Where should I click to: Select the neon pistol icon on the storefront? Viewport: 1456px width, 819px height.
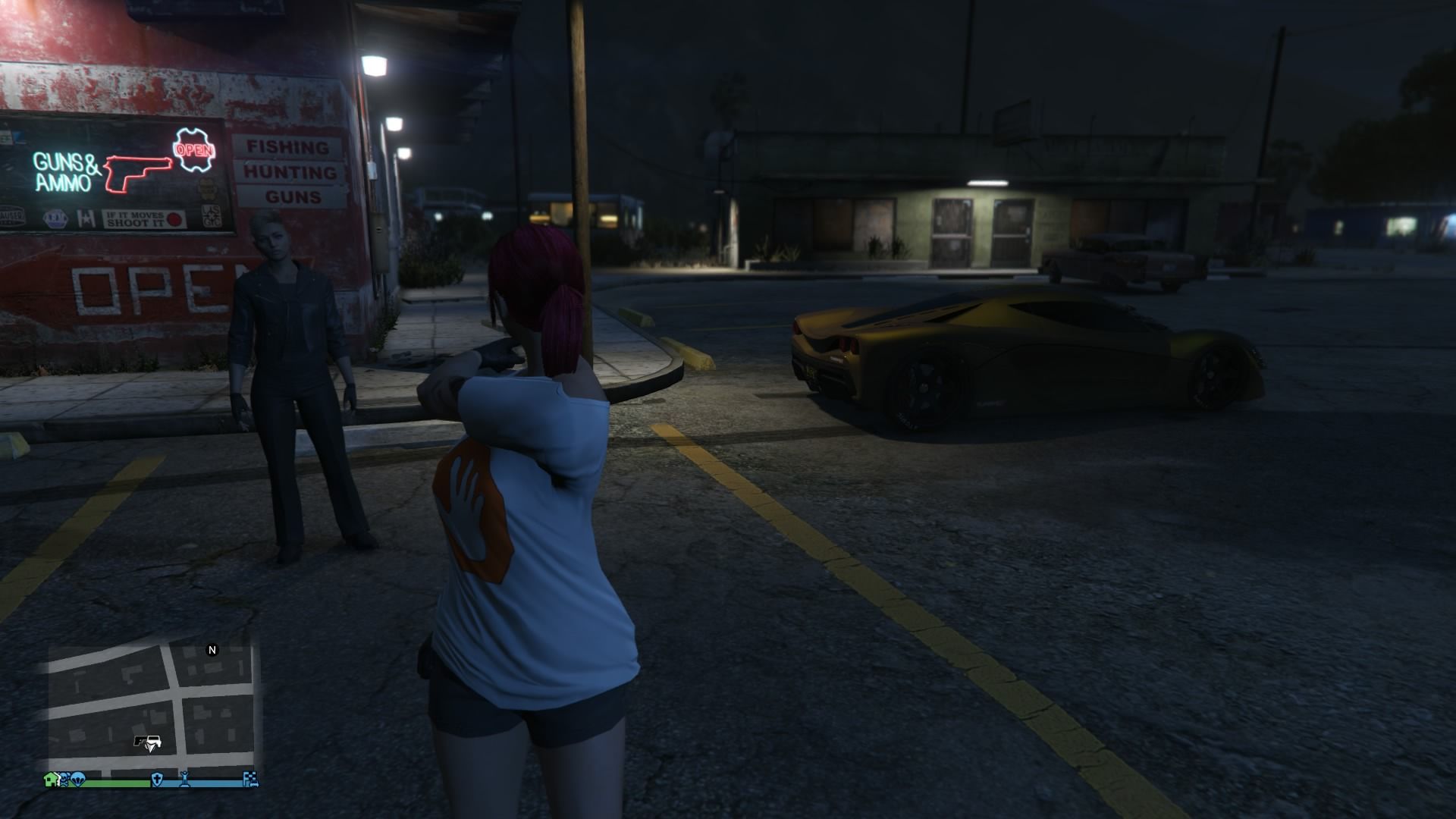[x=139, y=174]
